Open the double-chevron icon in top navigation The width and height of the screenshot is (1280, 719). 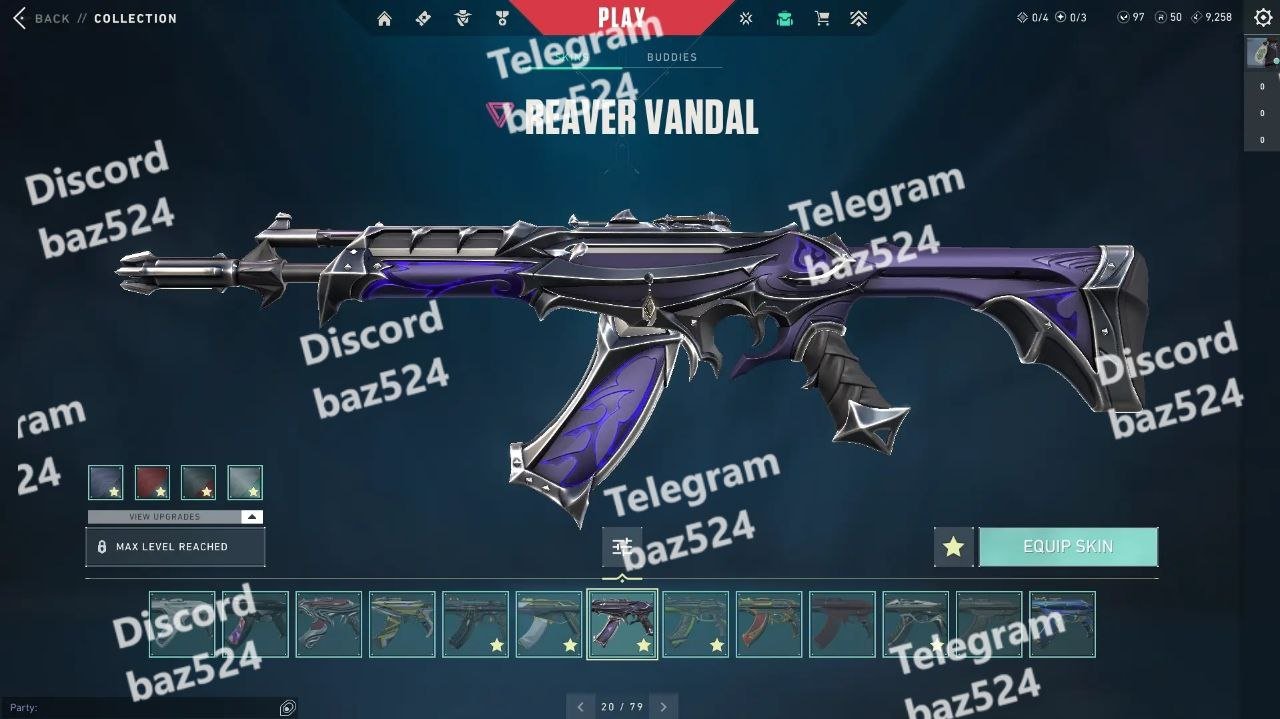click(x=858, y=18)
